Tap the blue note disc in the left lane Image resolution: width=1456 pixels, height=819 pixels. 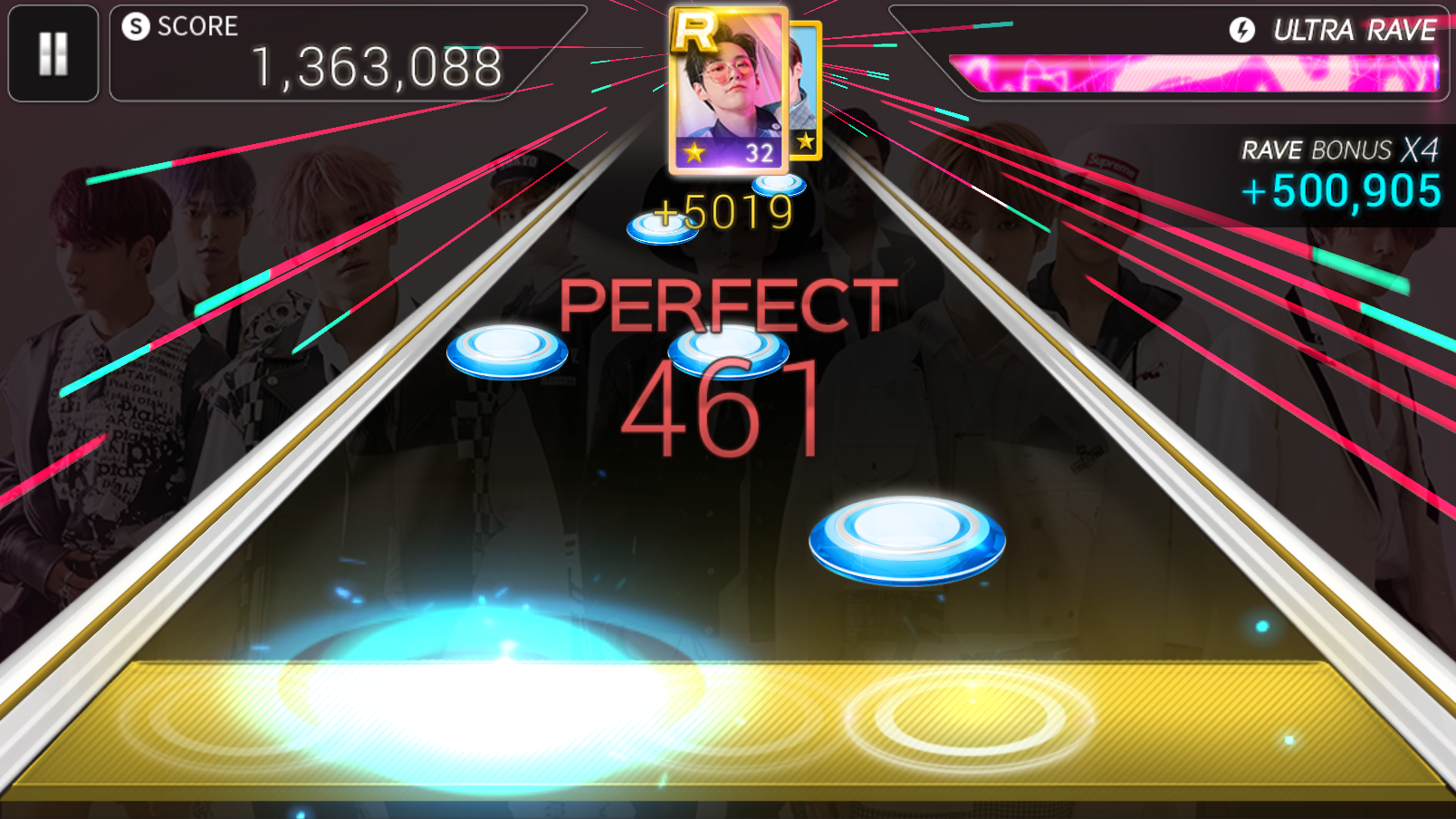(x=505, y=352)
